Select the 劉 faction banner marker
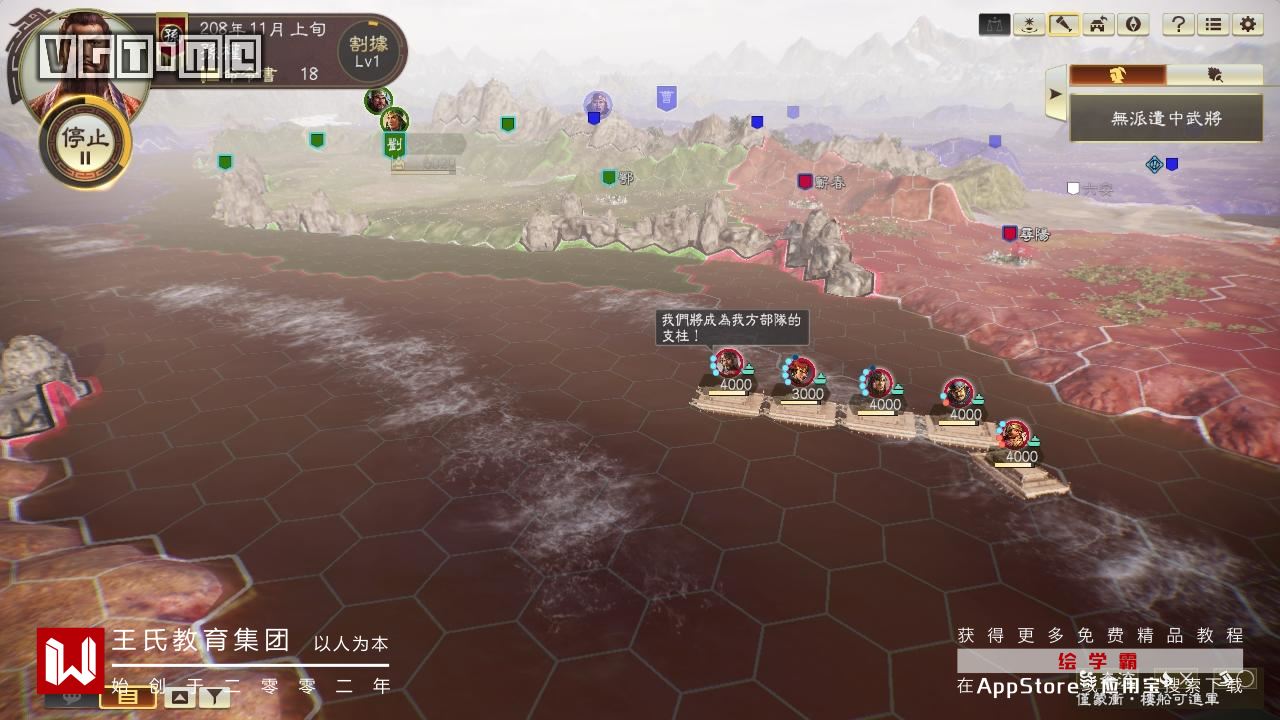 [x=394, y=146]
